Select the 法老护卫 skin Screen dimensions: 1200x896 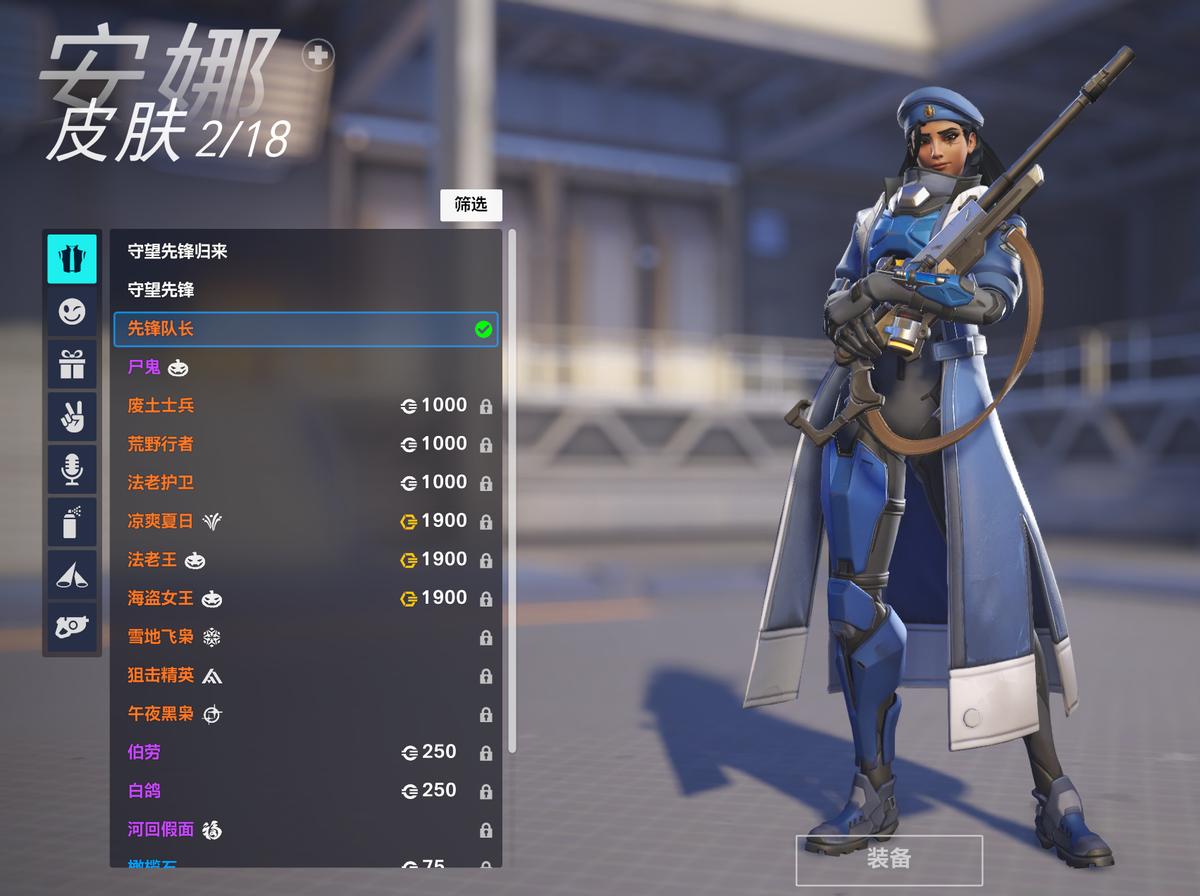161,483
